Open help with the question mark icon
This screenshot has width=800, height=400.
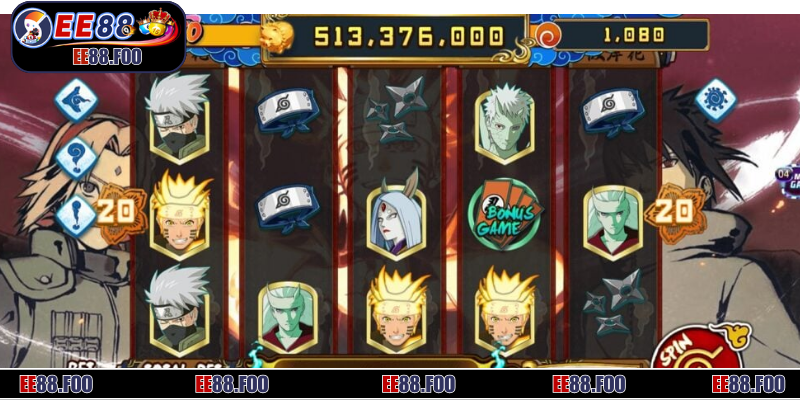point(76,157)
